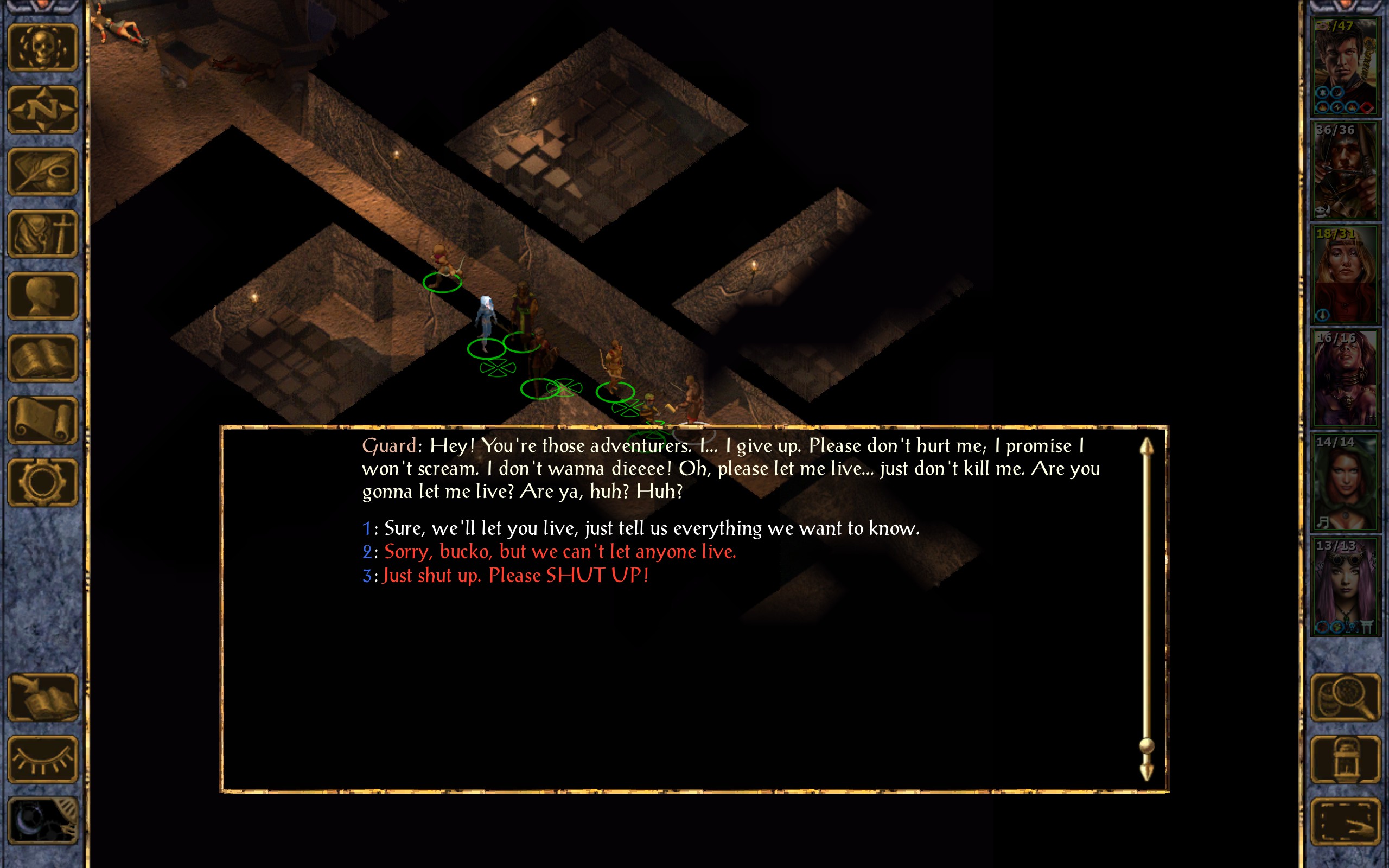1389x868 pixels.
Task: Select reply 2: Sorry, bucko
Action: click(x=559, y=552)
